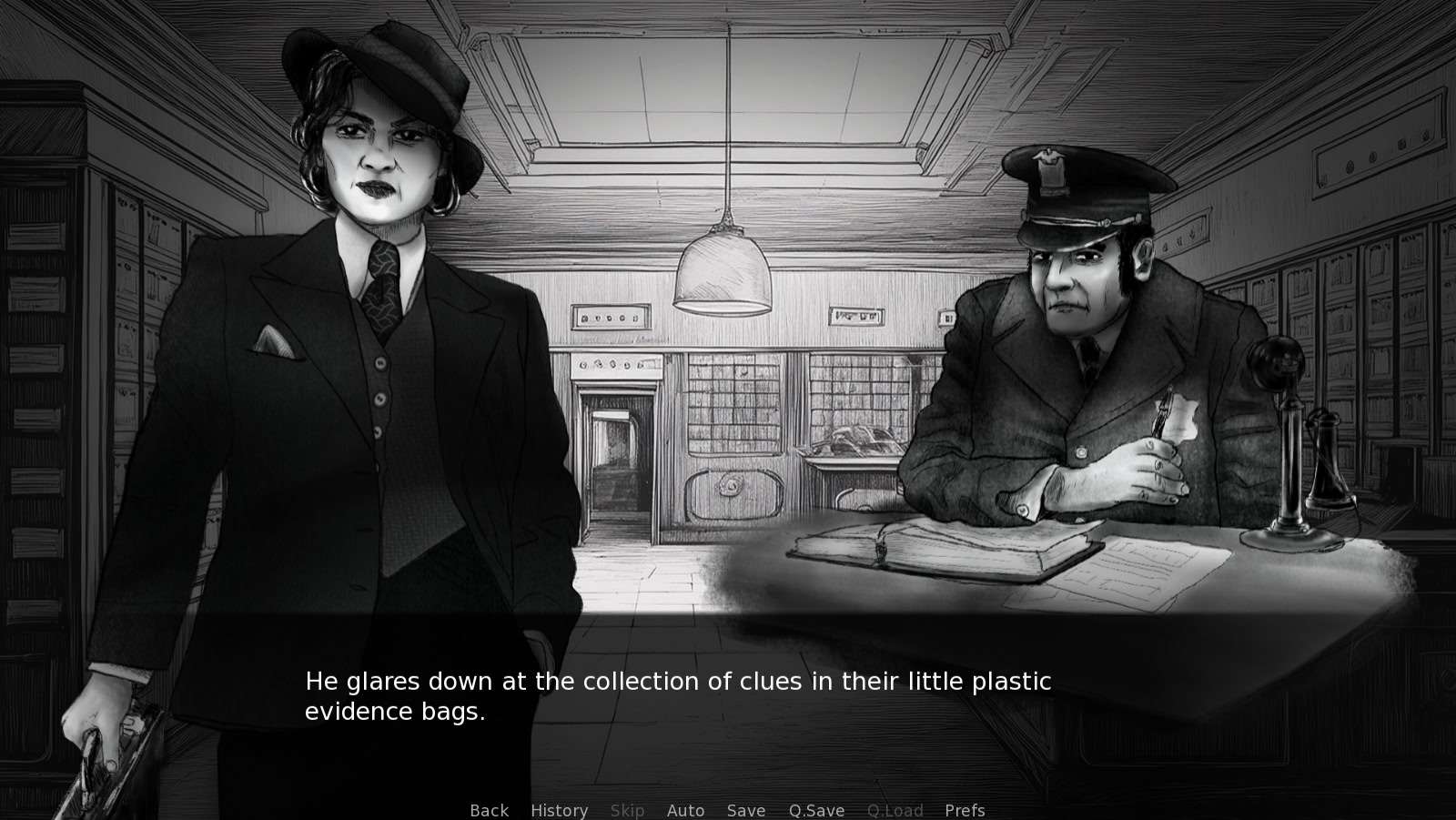This screenshot has width=1456, height=820.
Task: Go back to the previous line
Action: 489,810
